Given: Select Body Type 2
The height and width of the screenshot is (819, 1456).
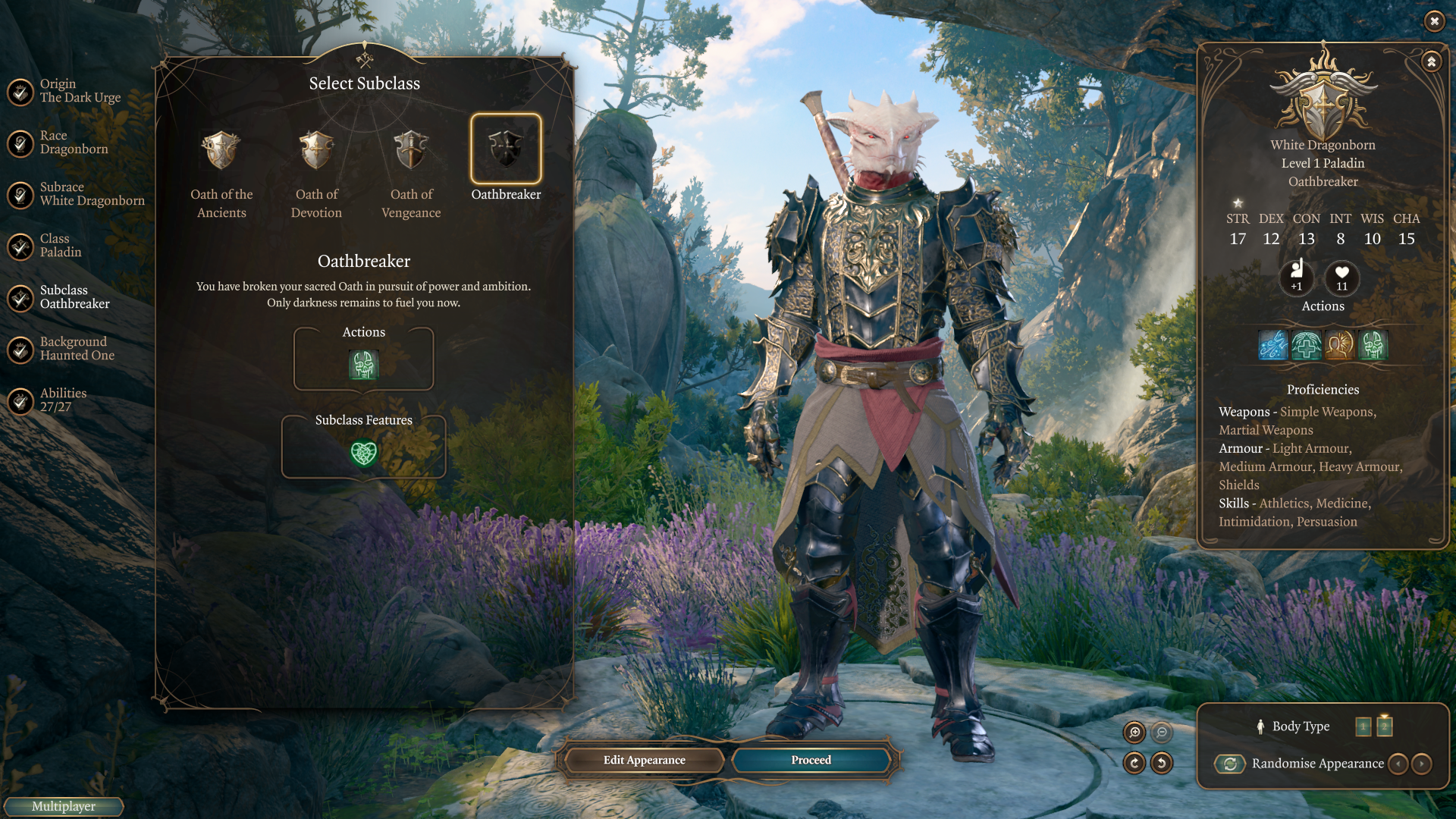Looking at the screenshot, I should point(1385,726).
